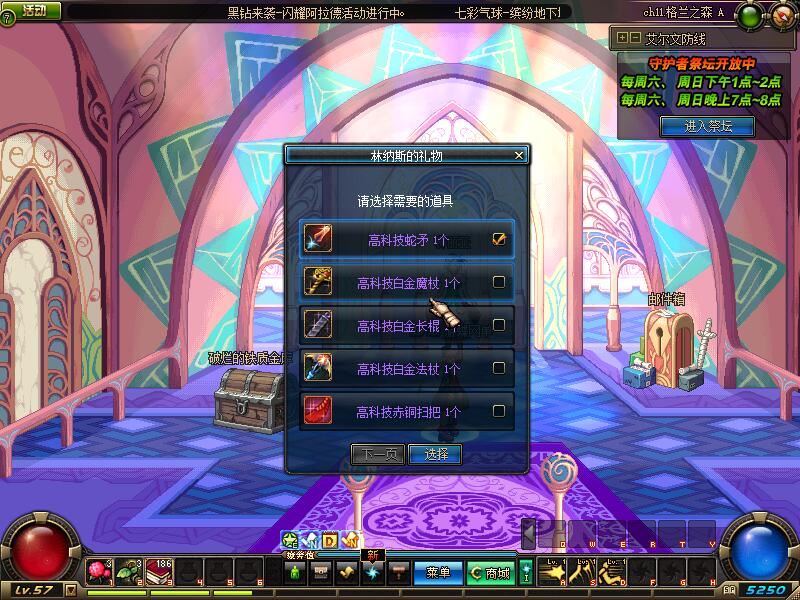Mark the 高科技赤铜扫把 checkbox
The image size is (800, 600).
click(499, 410)
